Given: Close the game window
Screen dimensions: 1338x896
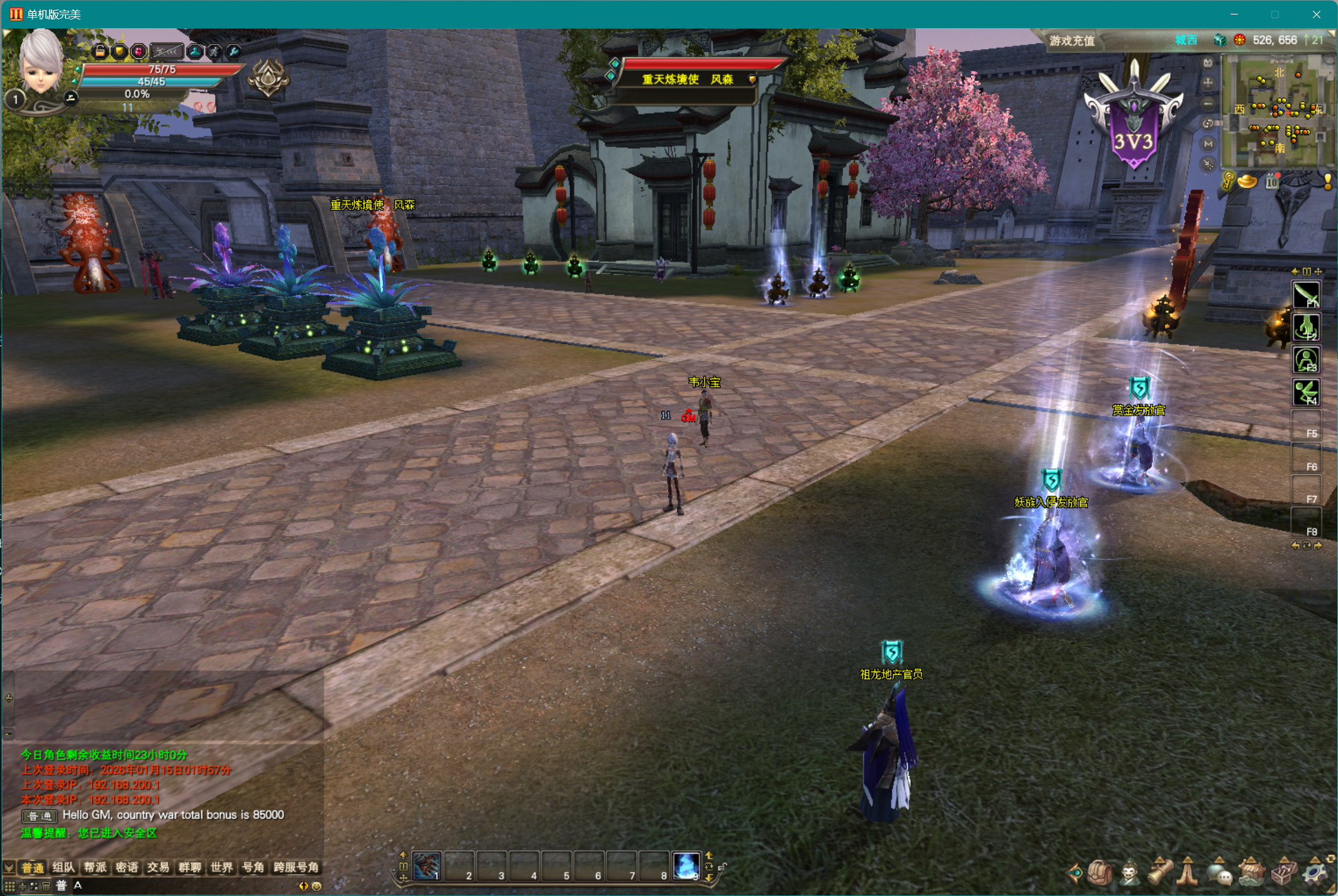Looking at the screenshot, I should coord(1316,14).
